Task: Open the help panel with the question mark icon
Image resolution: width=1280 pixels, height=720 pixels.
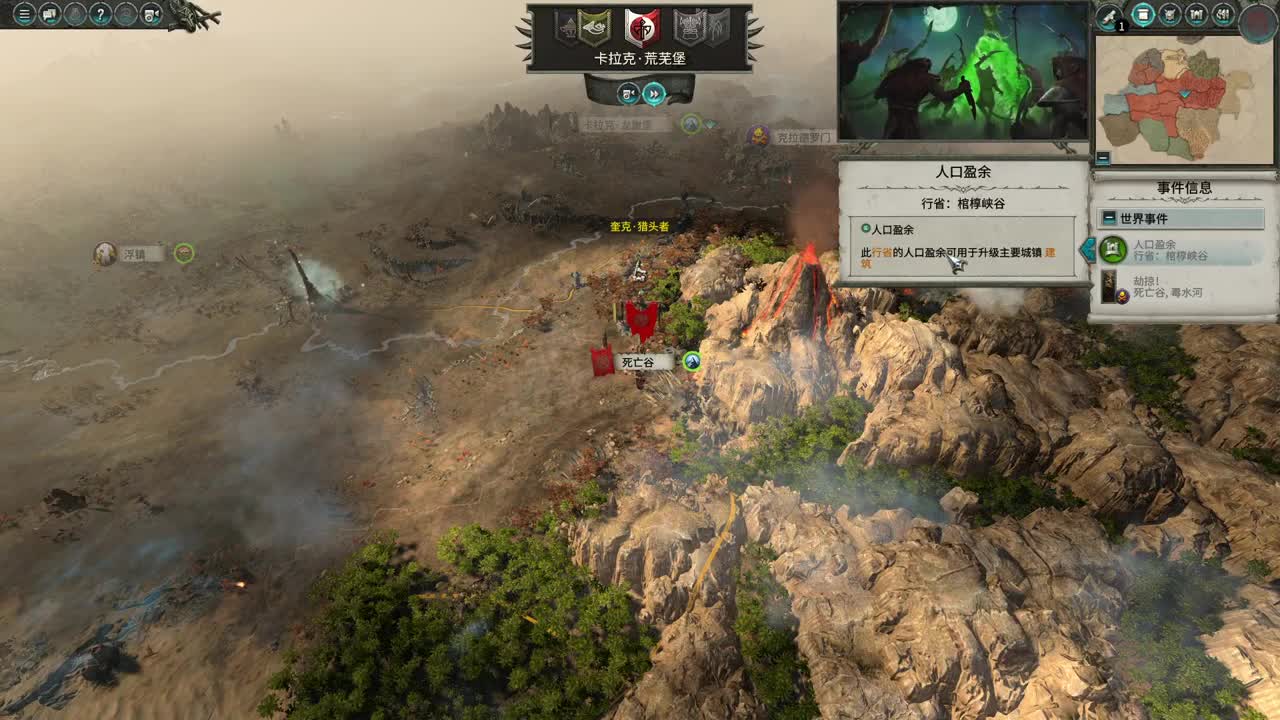Action: coord(98,13)
